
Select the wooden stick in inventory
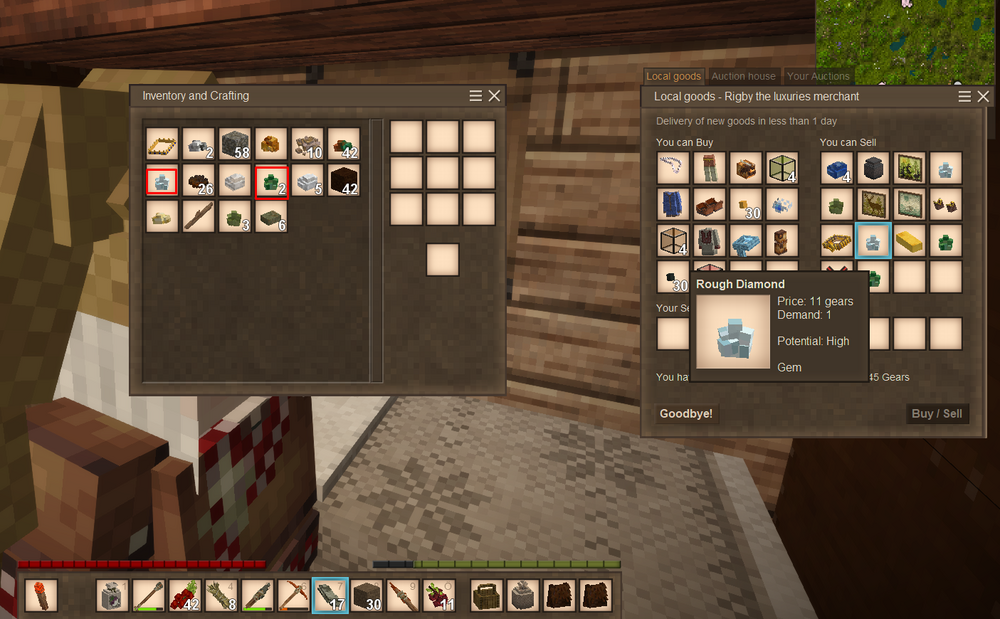point(198,216)
